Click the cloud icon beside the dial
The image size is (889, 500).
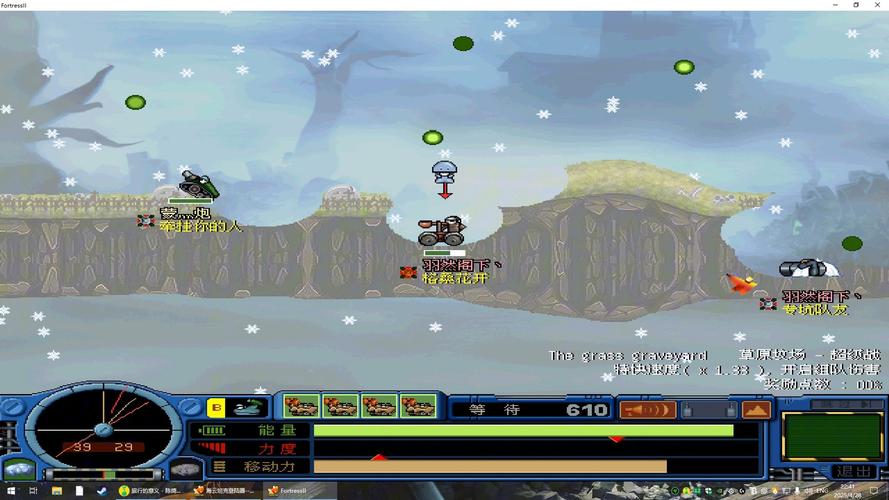click(x=18, y=468)
